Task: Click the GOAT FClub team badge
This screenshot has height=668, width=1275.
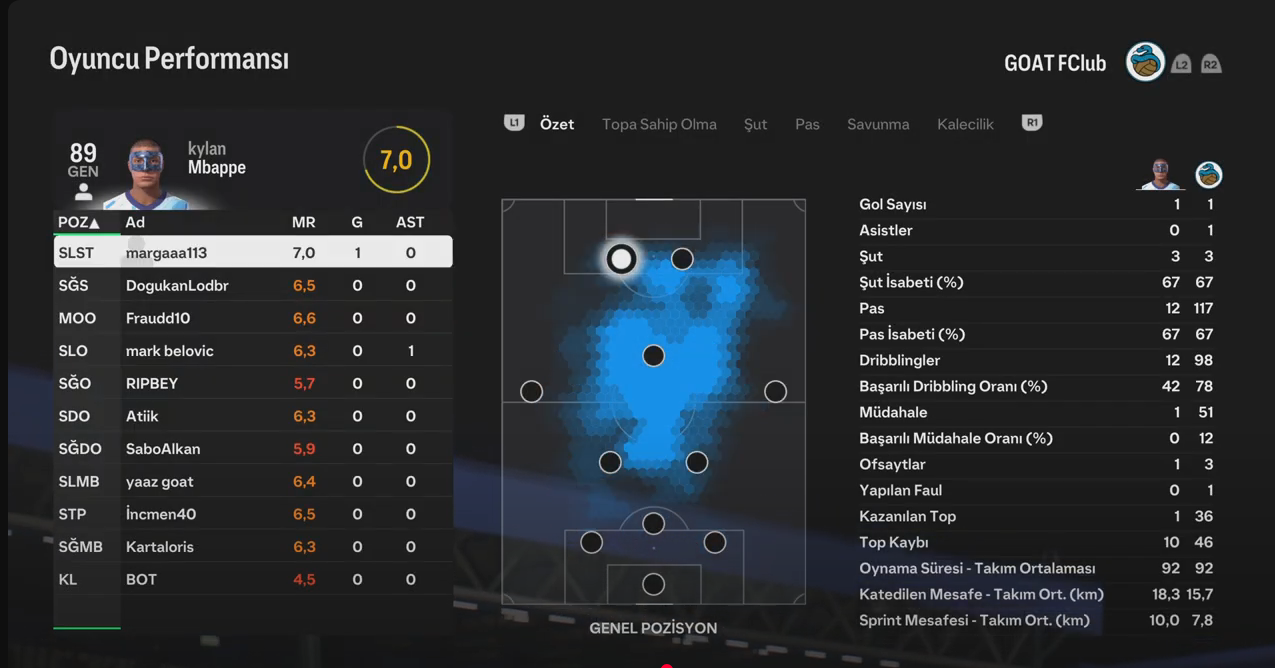Action: (1145, 63)
